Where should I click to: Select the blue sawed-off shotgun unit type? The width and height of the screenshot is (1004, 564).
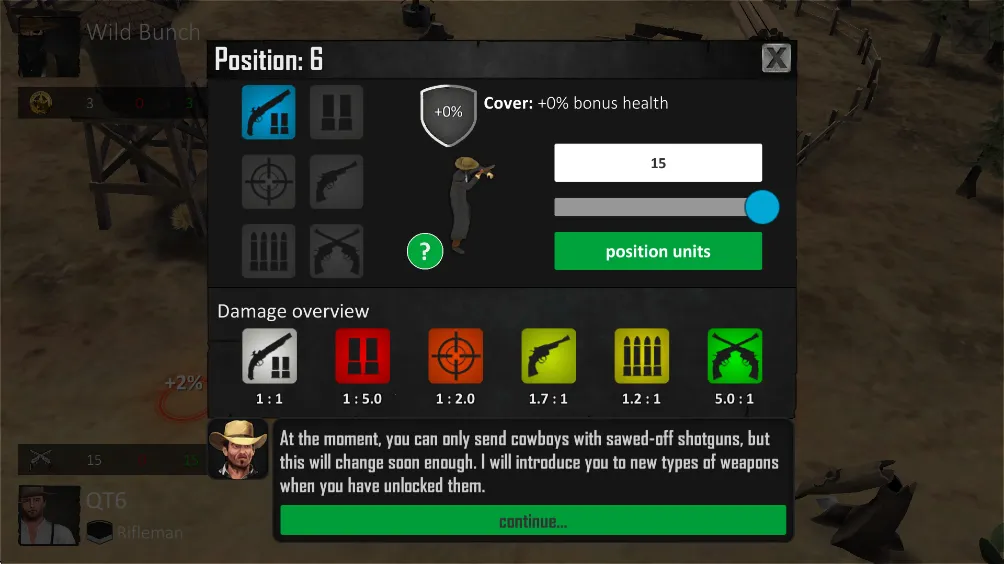coord(269,112)
